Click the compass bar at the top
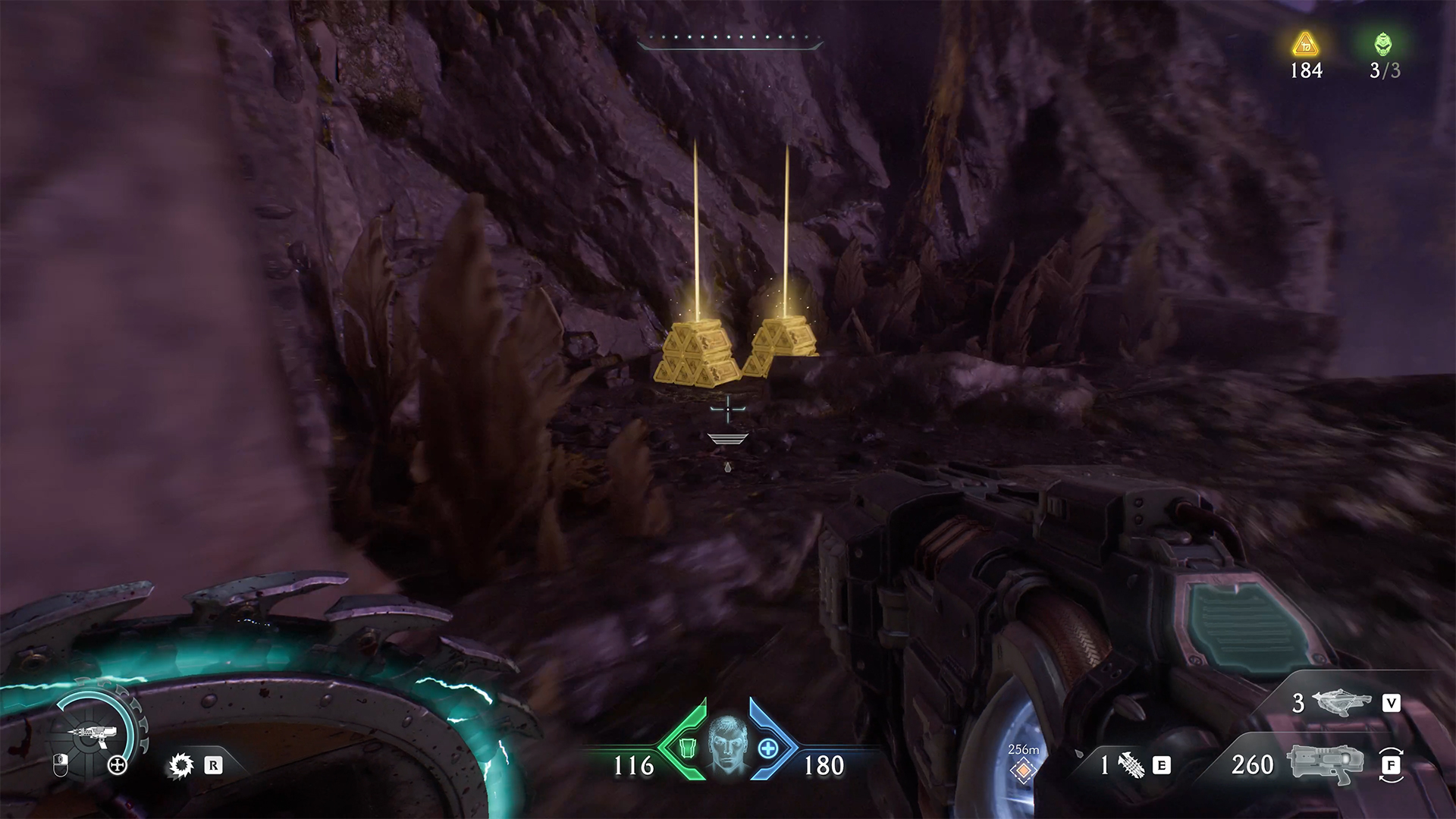The height and width of the screenshot is (819, 1456). [730, 42]
